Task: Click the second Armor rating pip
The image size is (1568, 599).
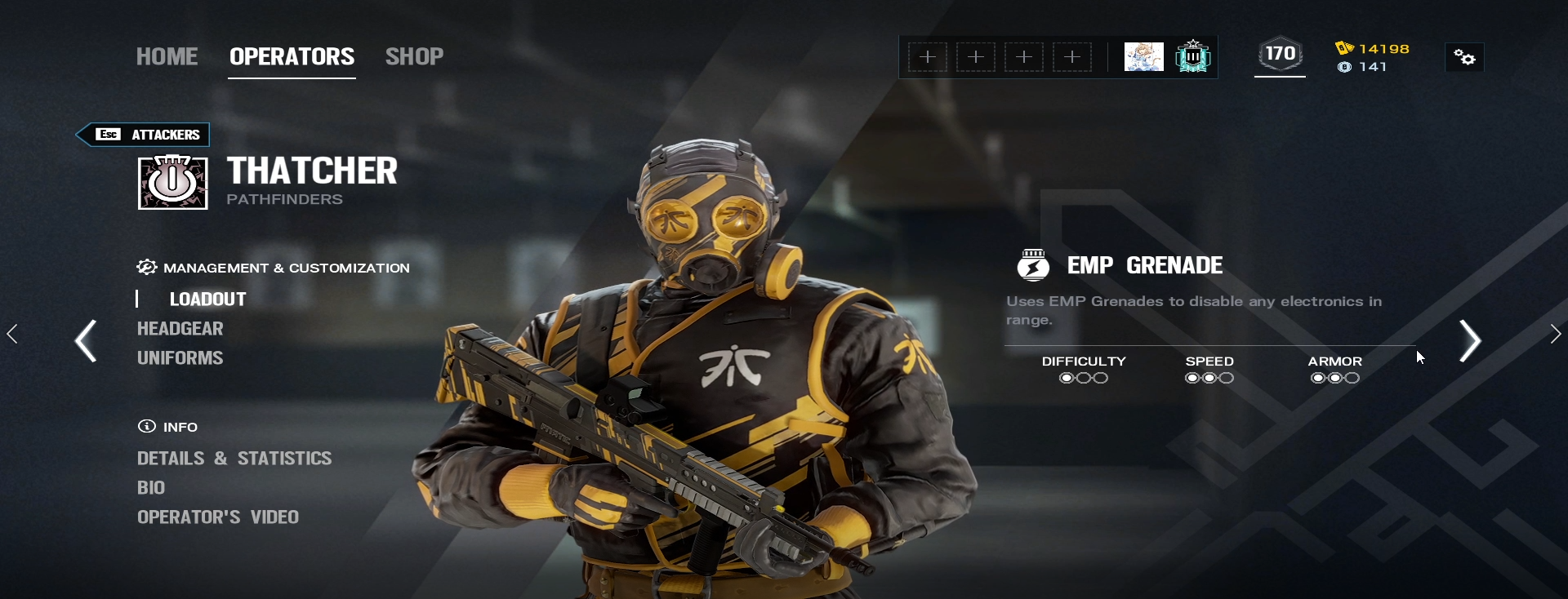Action: click(1334, 377)
